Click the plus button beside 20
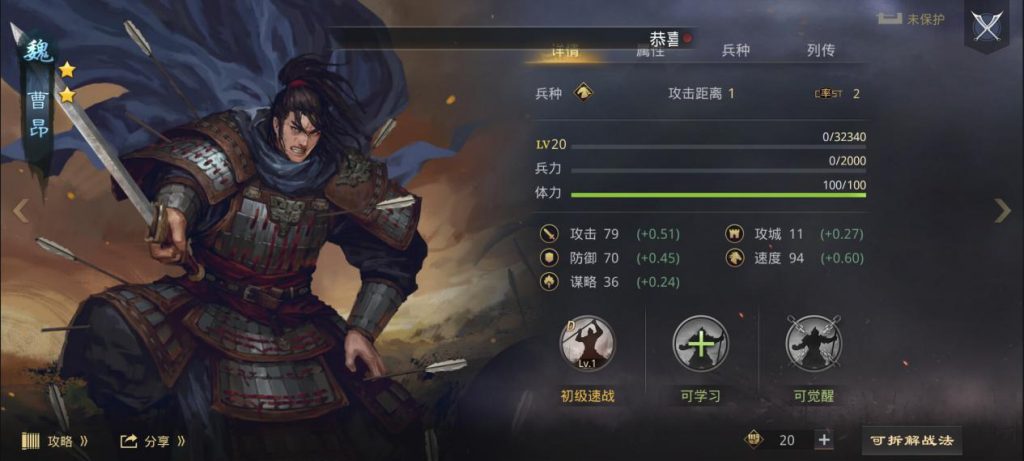The width and height of the screenshot is (1024, 461). [824, 440]
